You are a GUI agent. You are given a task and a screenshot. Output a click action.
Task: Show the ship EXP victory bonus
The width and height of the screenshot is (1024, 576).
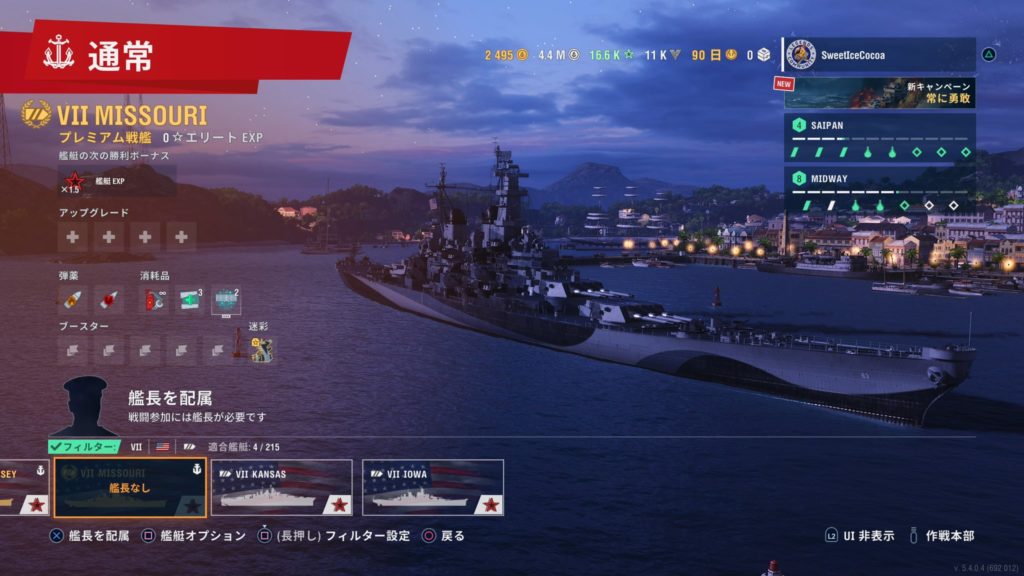pos(83,181)
